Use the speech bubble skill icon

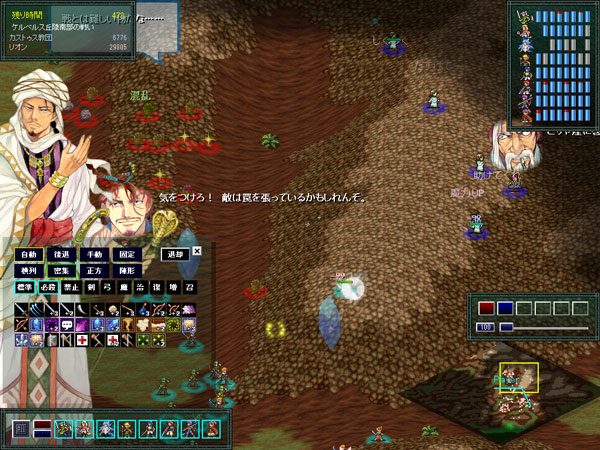coord(68,325)
